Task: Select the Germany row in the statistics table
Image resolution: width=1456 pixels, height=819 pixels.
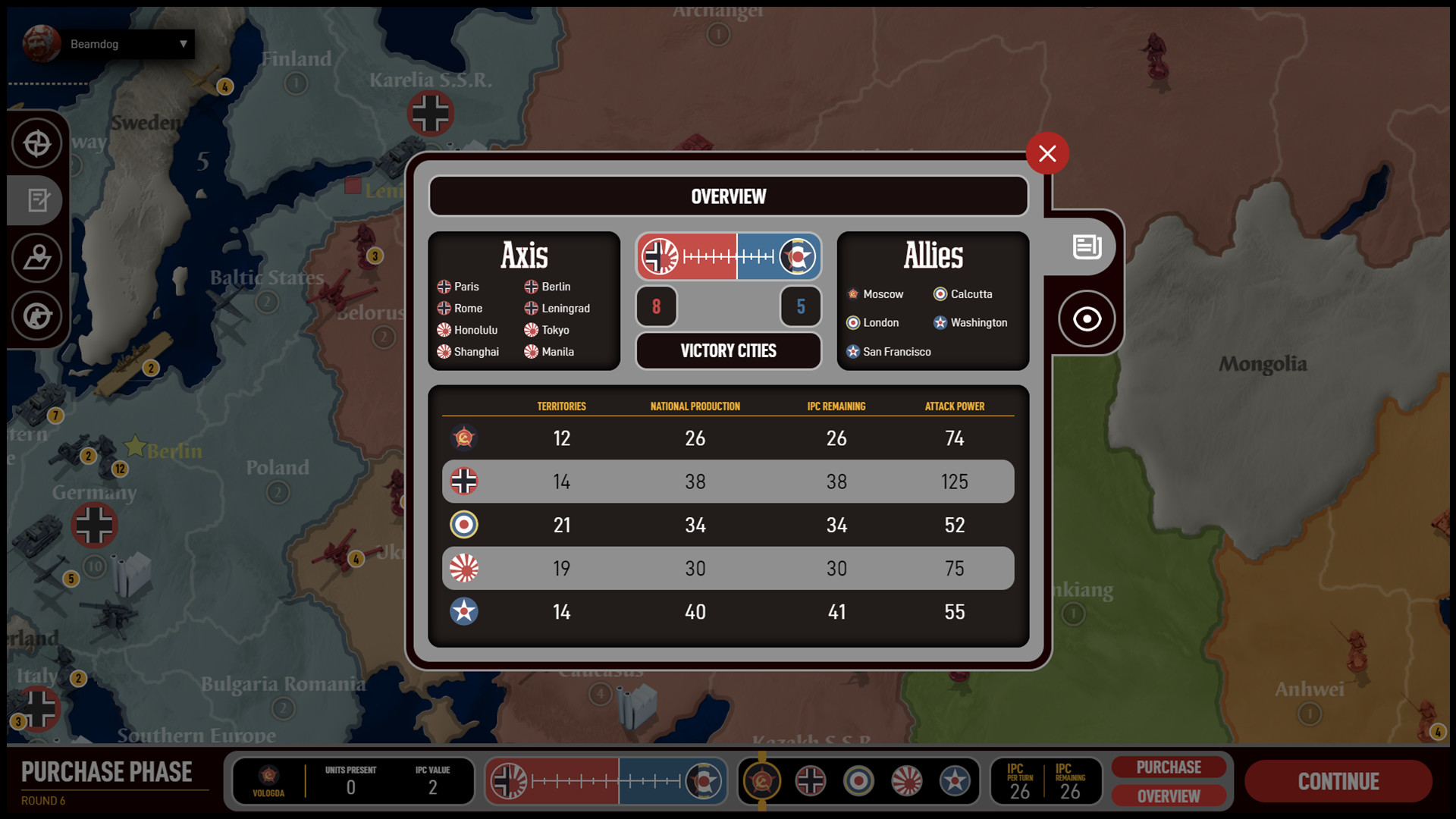Action: tap(727, 481)
